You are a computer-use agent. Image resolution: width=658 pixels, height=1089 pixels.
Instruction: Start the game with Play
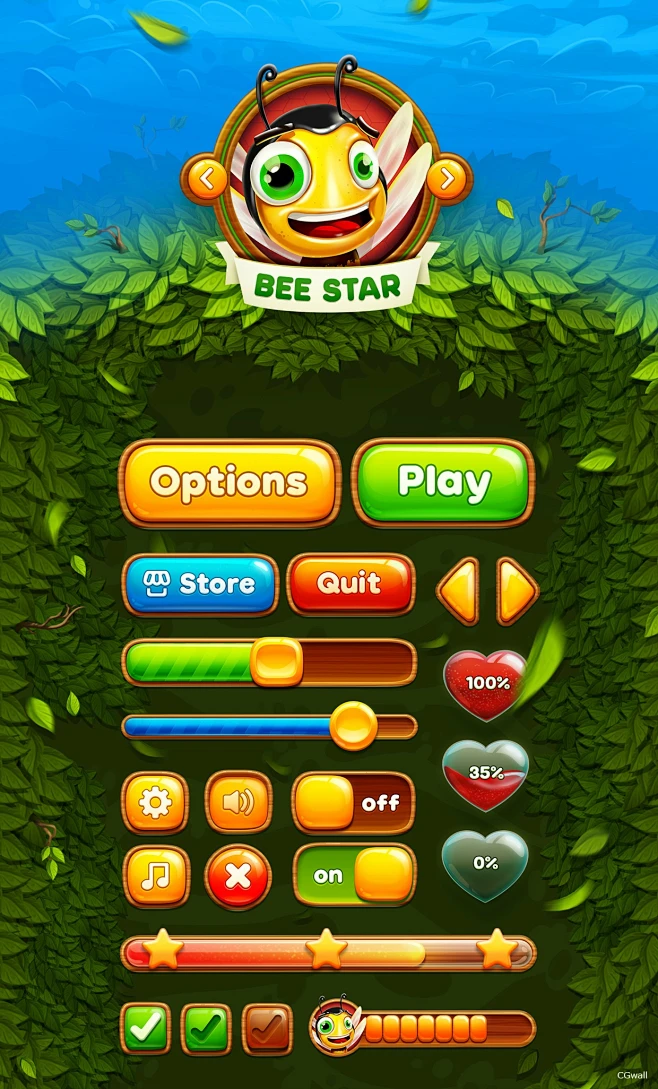pyautogui.click(x=443, y=482)
